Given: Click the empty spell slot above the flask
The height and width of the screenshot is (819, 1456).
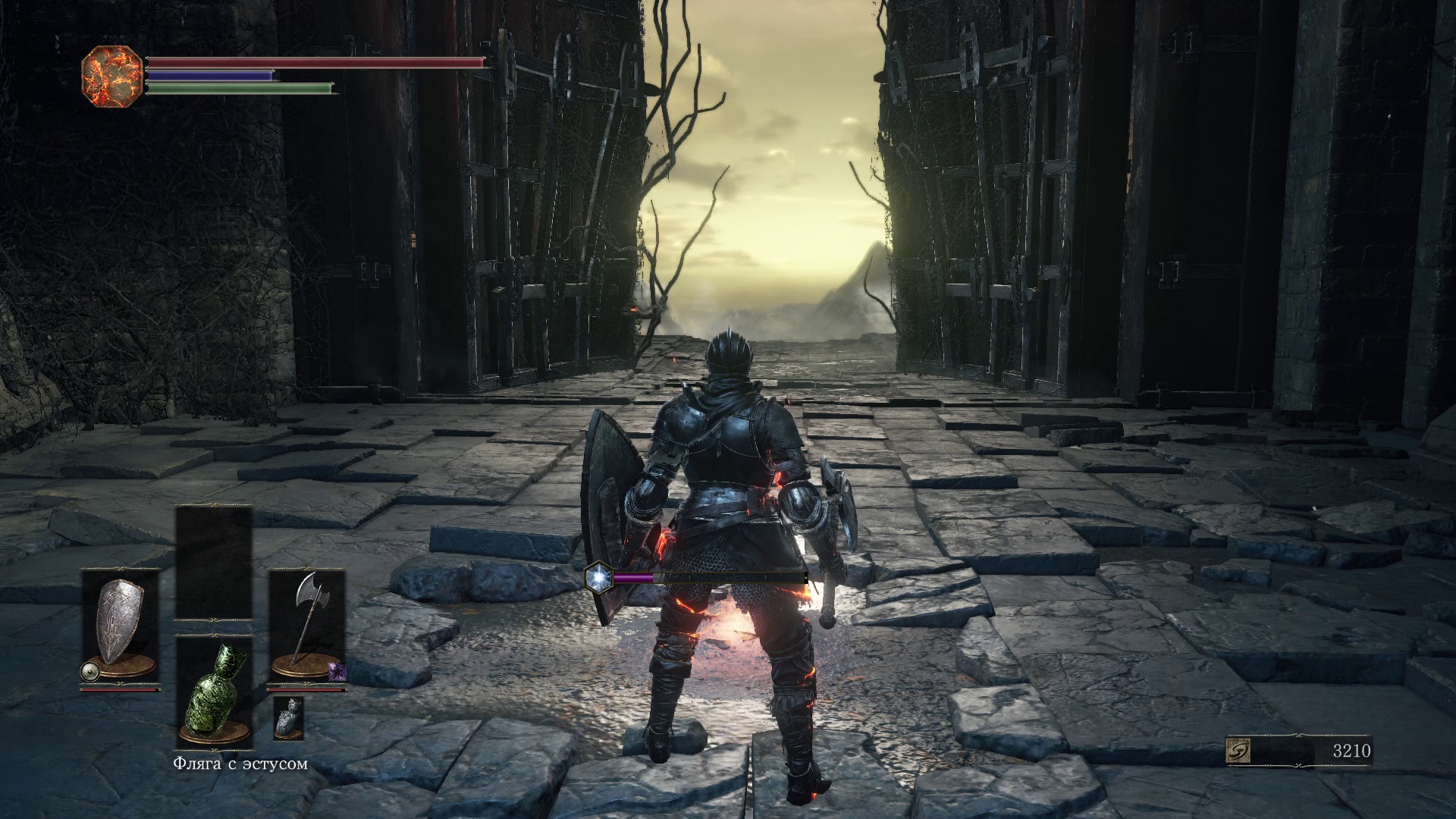Looking at the screenshot, I should click(x=214, y=563).
